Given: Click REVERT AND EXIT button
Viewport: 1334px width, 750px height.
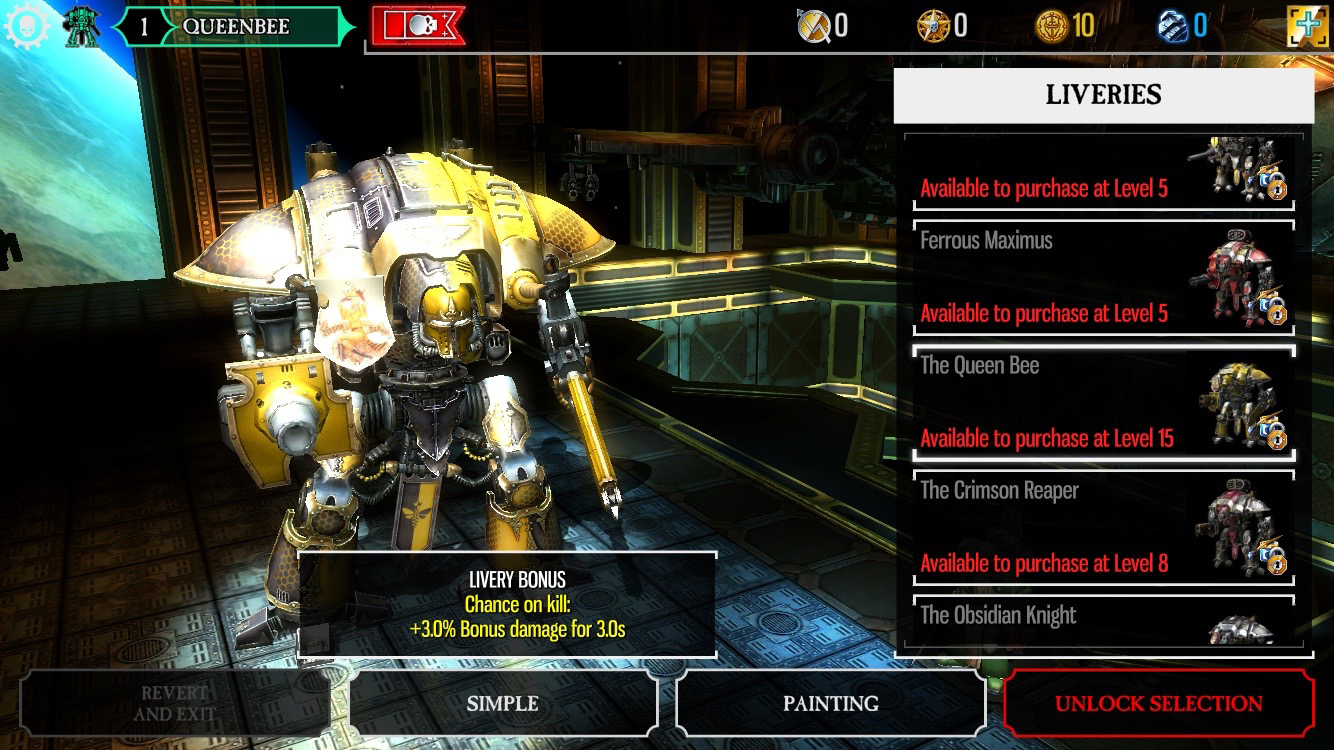Looking at the screenshot, I should coord(175,703).
